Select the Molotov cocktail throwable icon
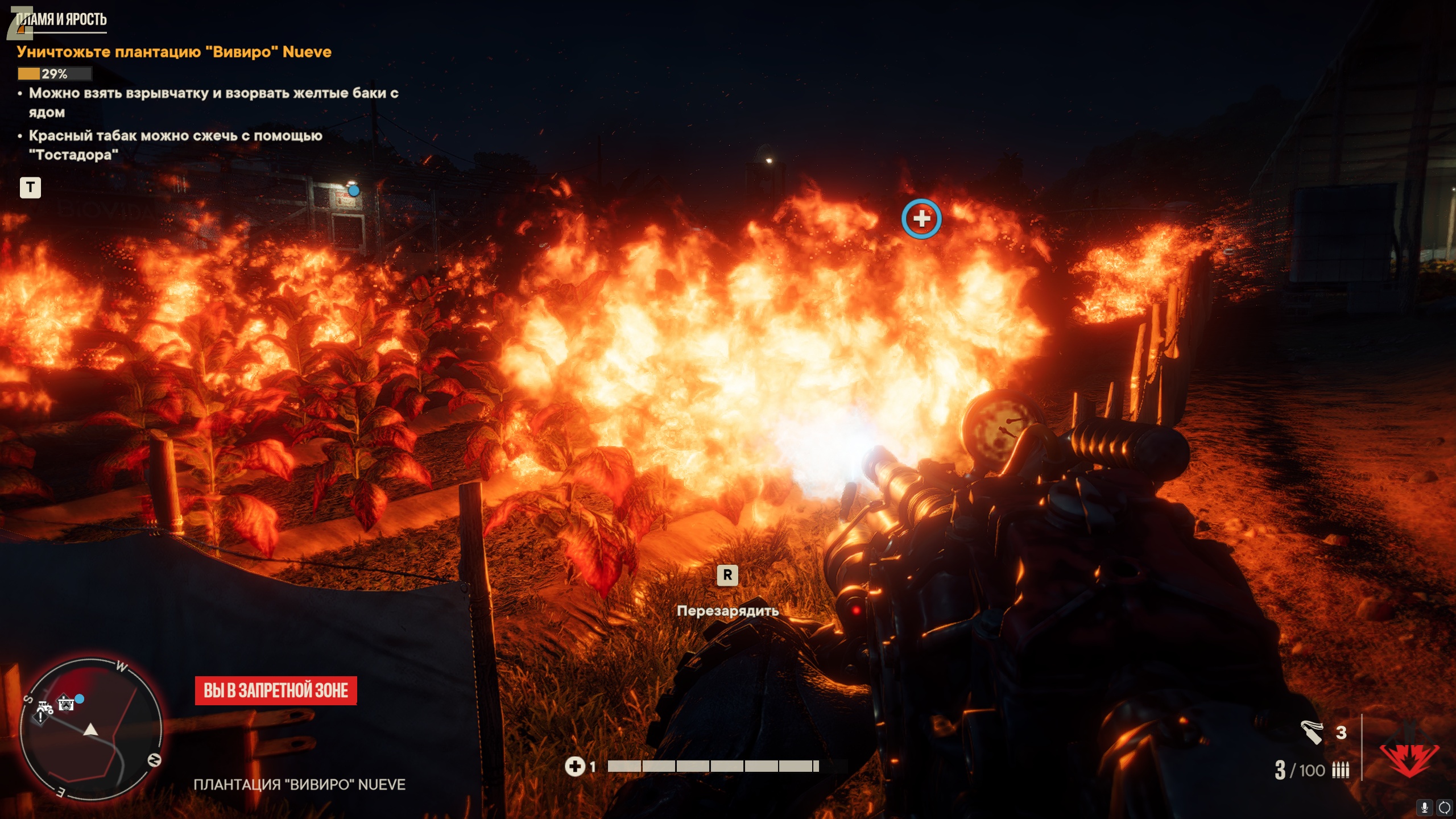1456x819 pixels. (x=1312, y=732)
